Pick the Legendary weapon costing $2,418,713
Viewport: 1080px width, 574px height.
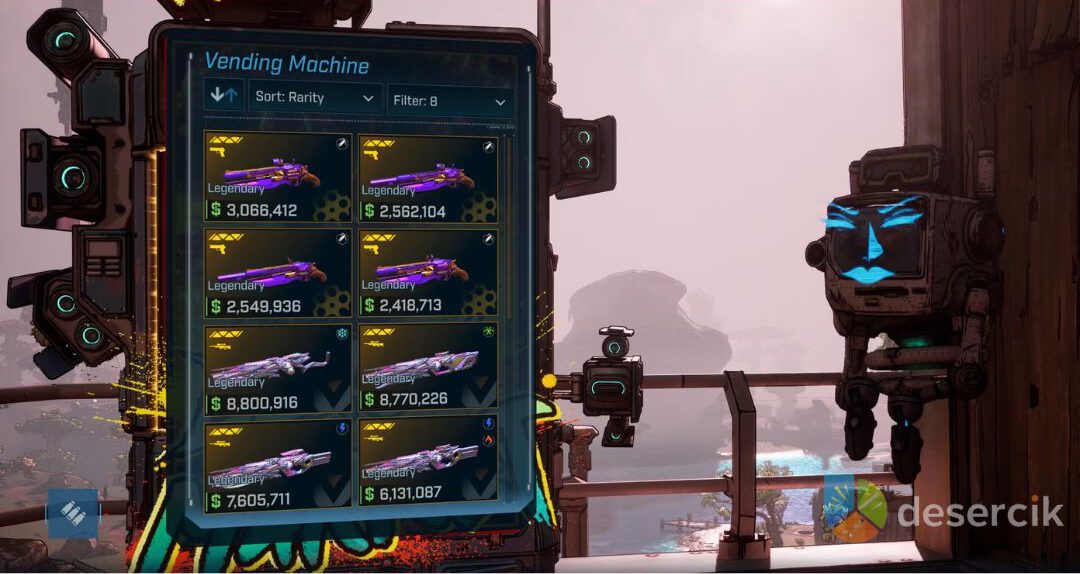pos(428,273)
